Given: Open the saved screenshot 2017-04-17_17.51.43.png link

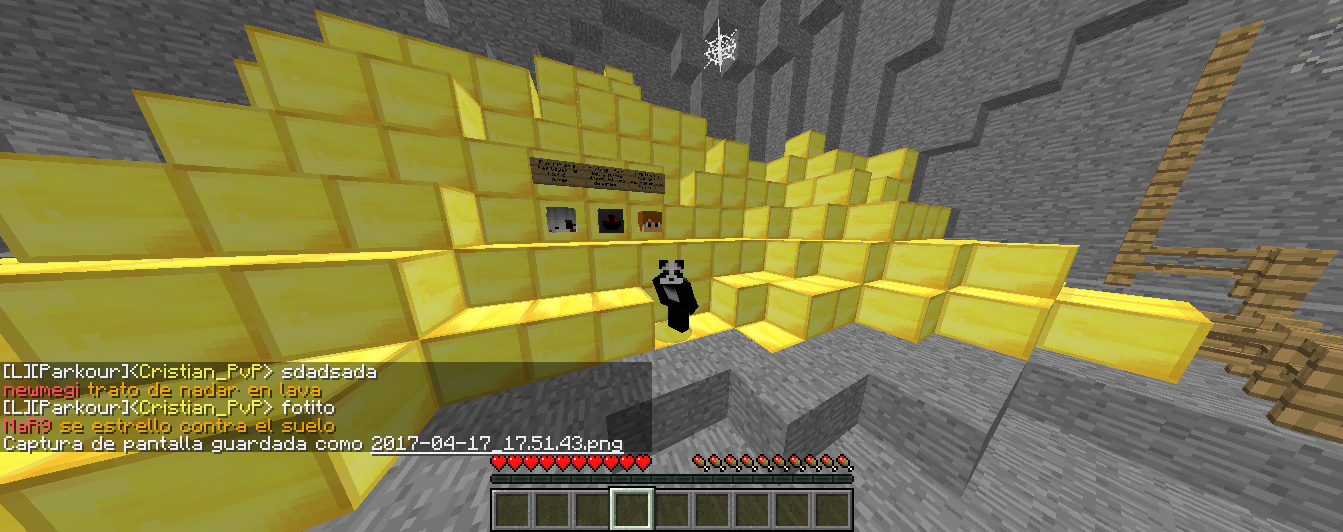Looking at the screenshot, I should tap(496, 443).
